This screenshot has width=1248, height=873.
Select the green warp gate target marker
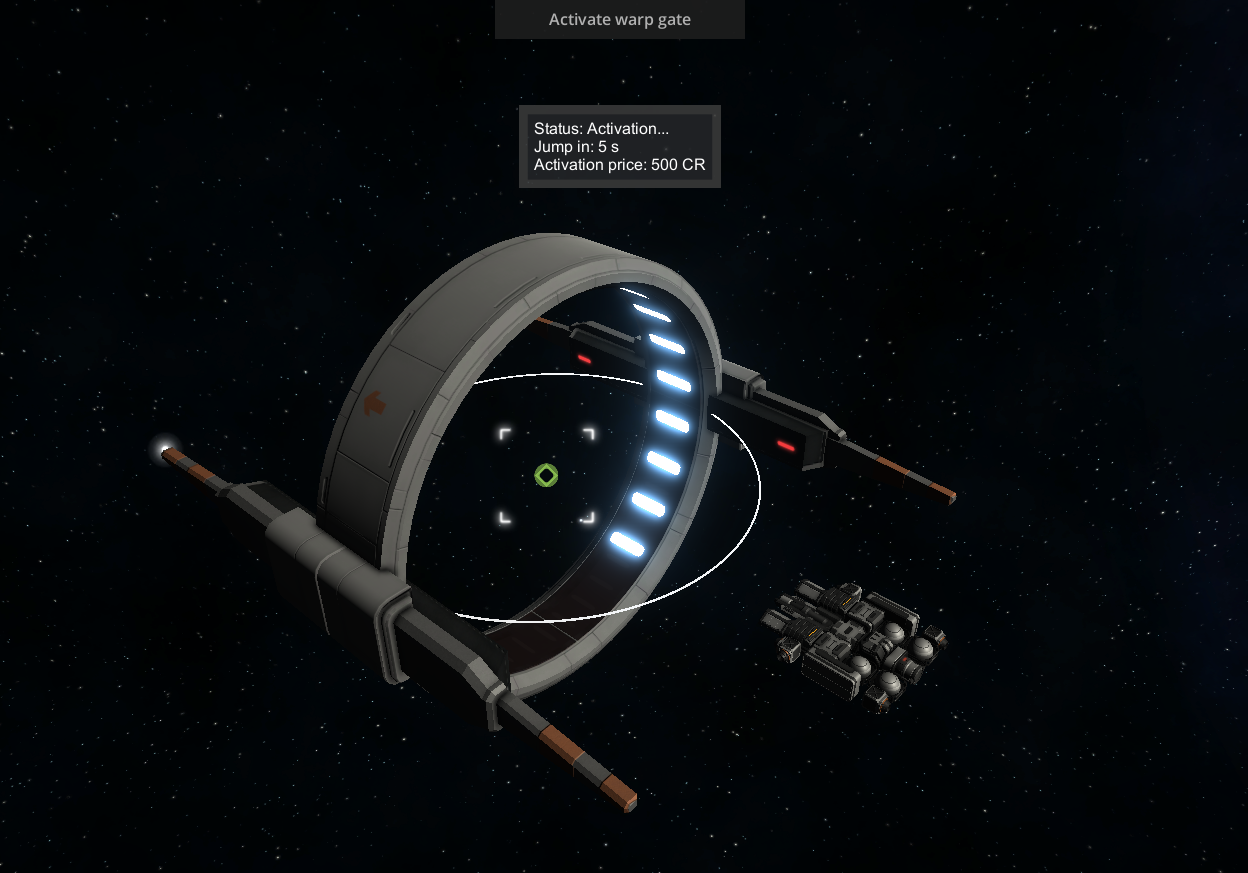tap(545, 475)
